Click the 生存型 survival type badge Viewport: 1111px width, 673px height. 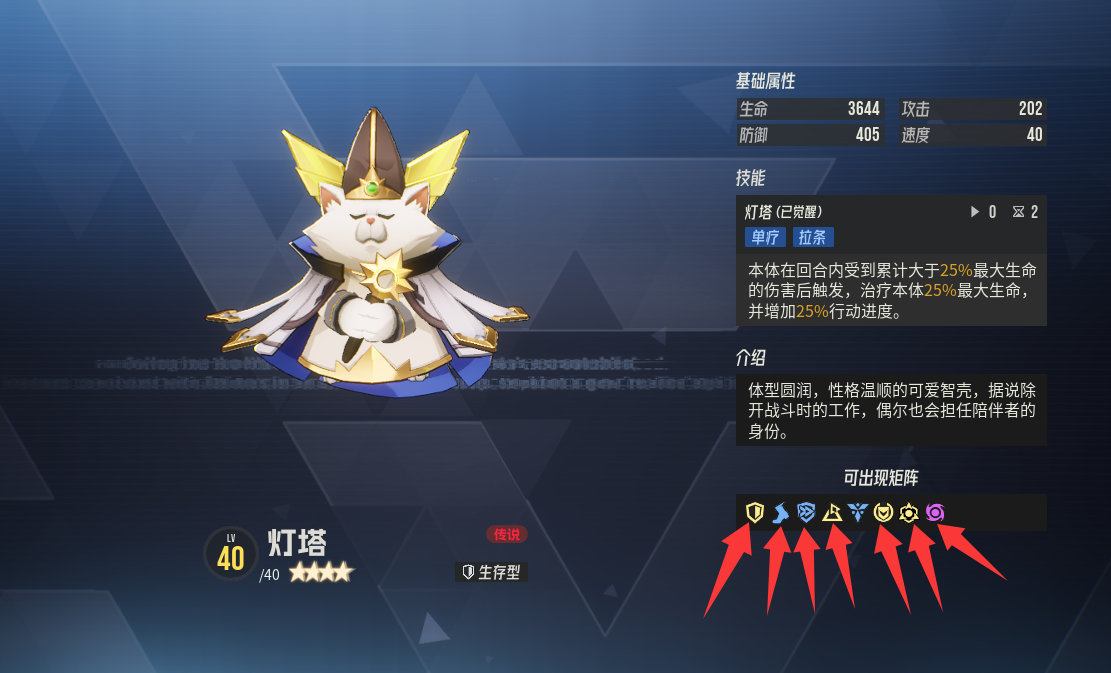click(x=491, y=572)
